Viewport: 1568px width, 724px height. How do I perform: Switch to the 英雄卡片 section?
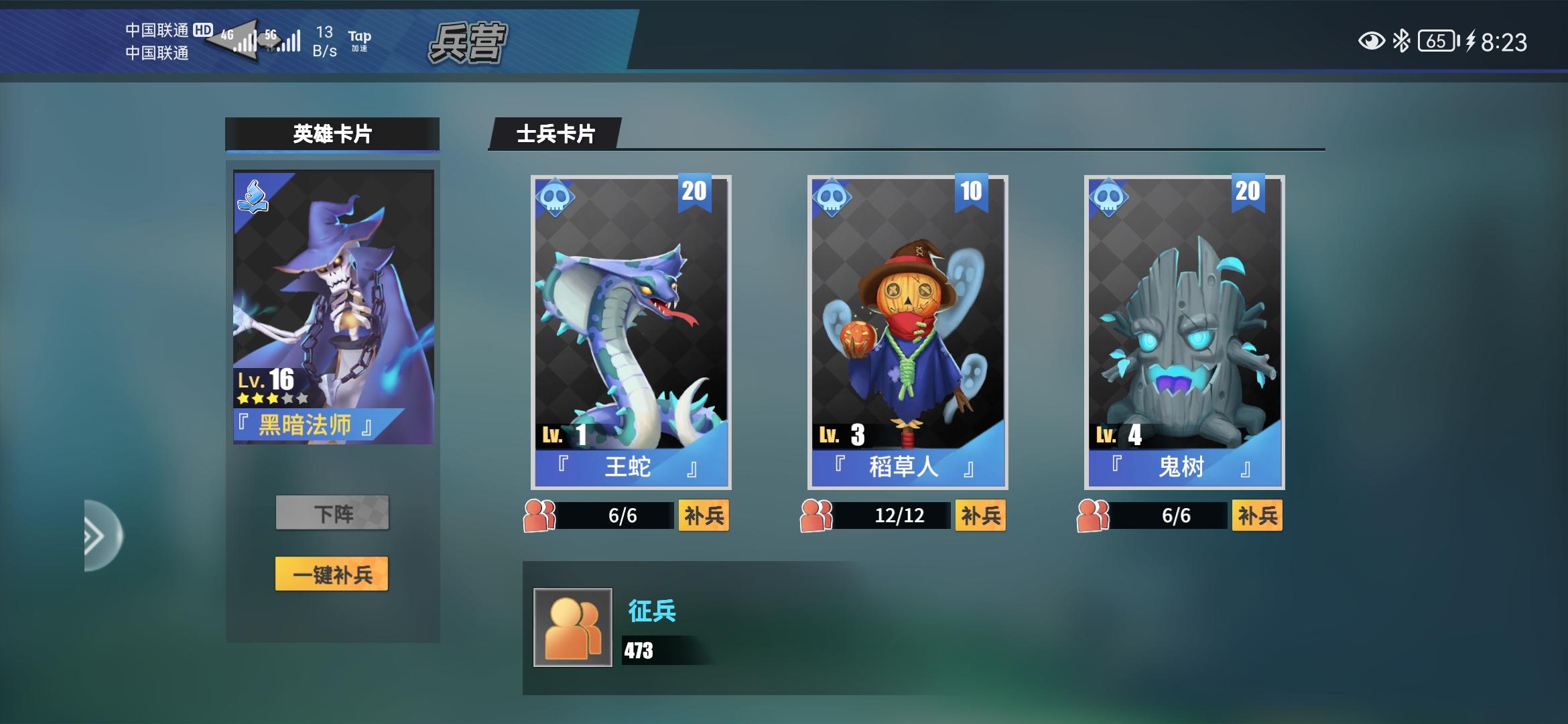pyautogui.click(x=332, y=131)
